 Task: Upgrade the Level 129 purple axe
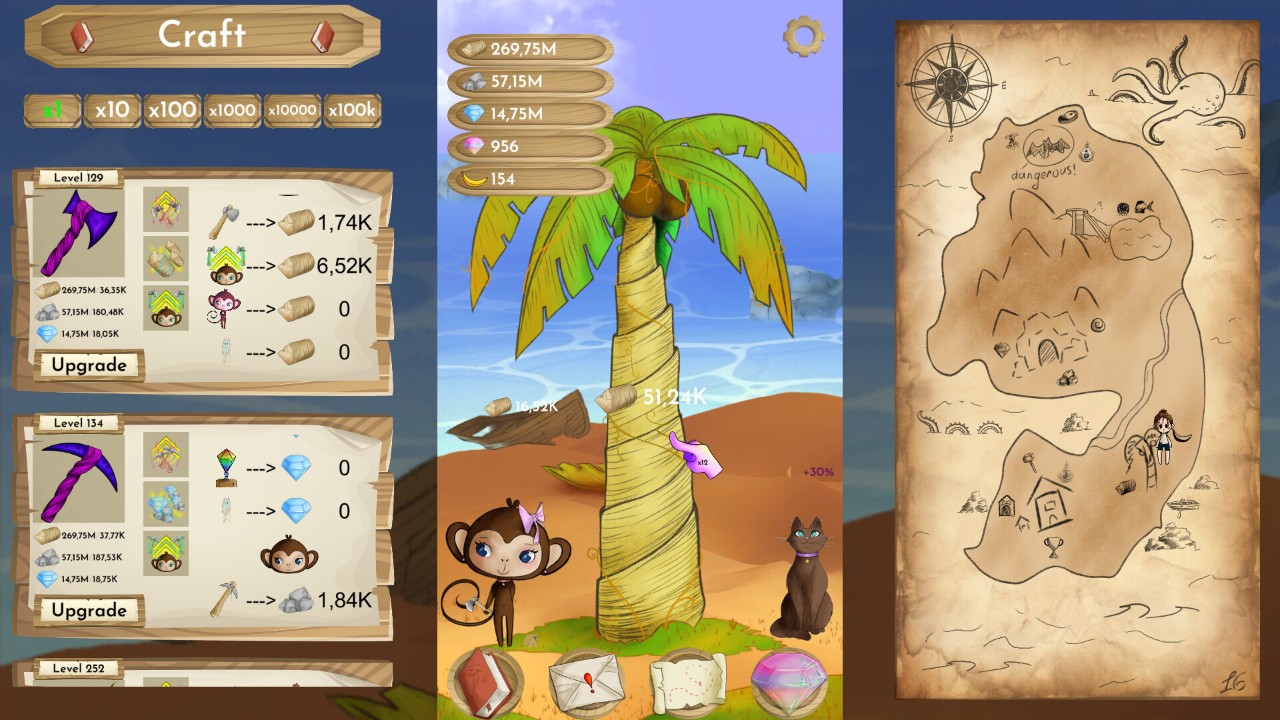(89, 365)
